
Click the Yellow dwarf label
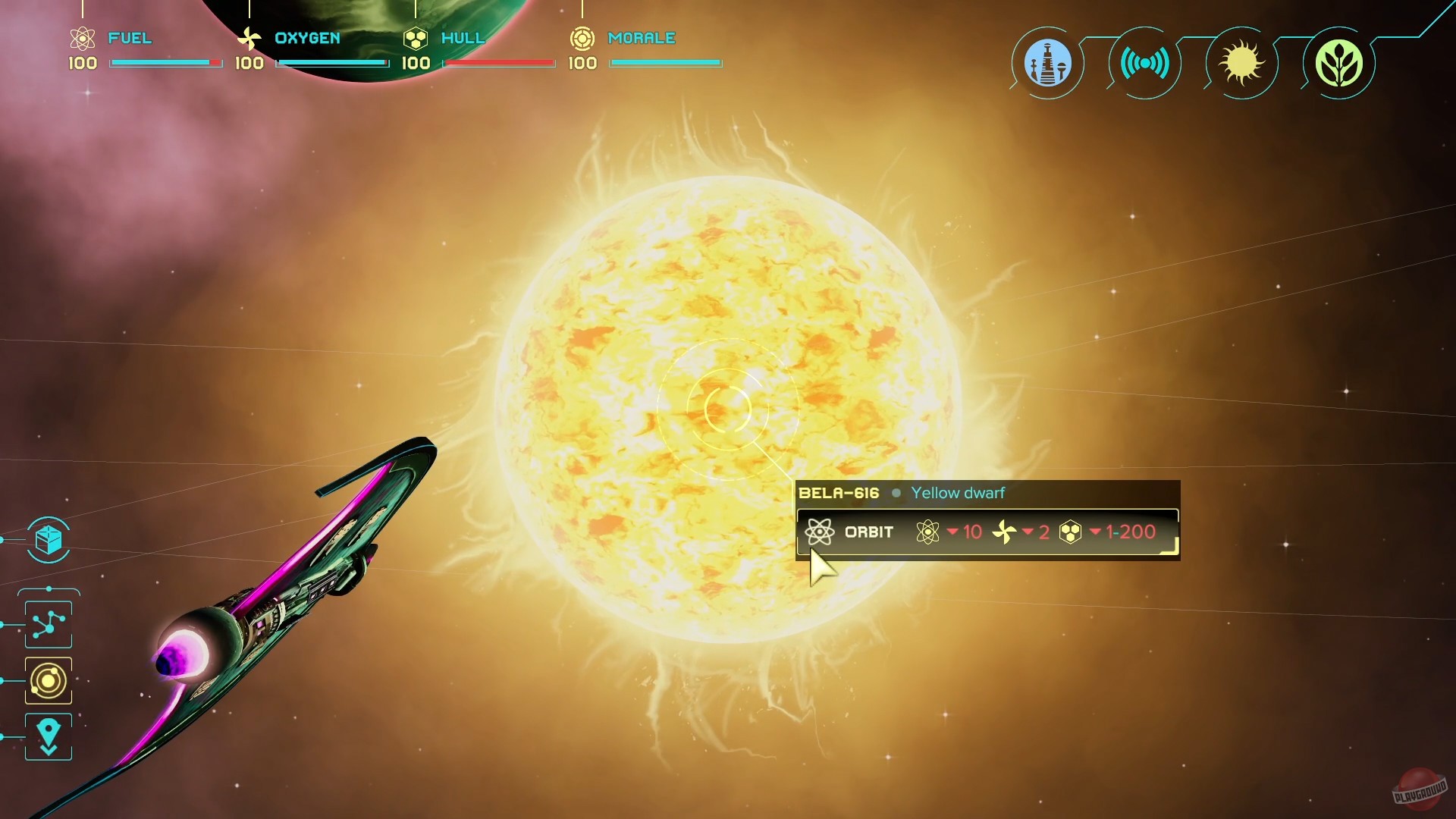click(x=959, y=493)
